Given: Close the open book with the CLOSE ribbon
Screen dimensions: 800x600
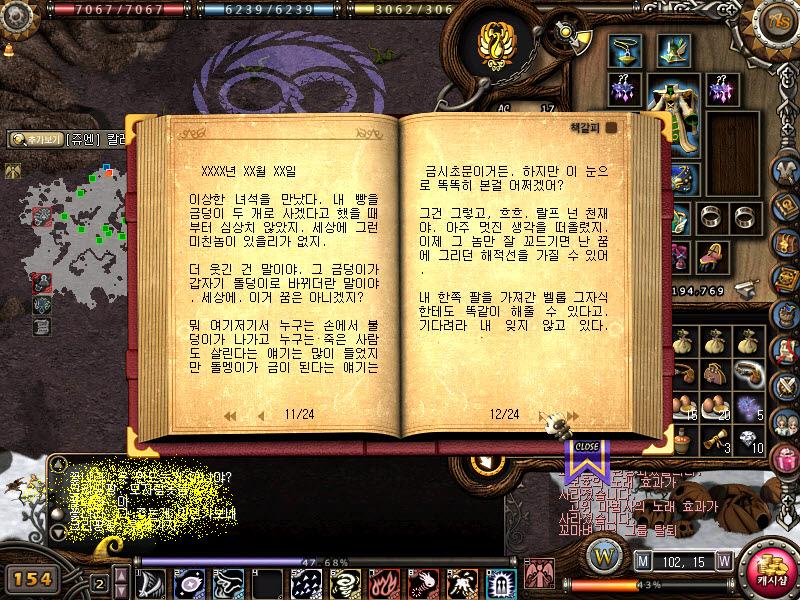Looking at the screenshot, I should pos(587,447).
